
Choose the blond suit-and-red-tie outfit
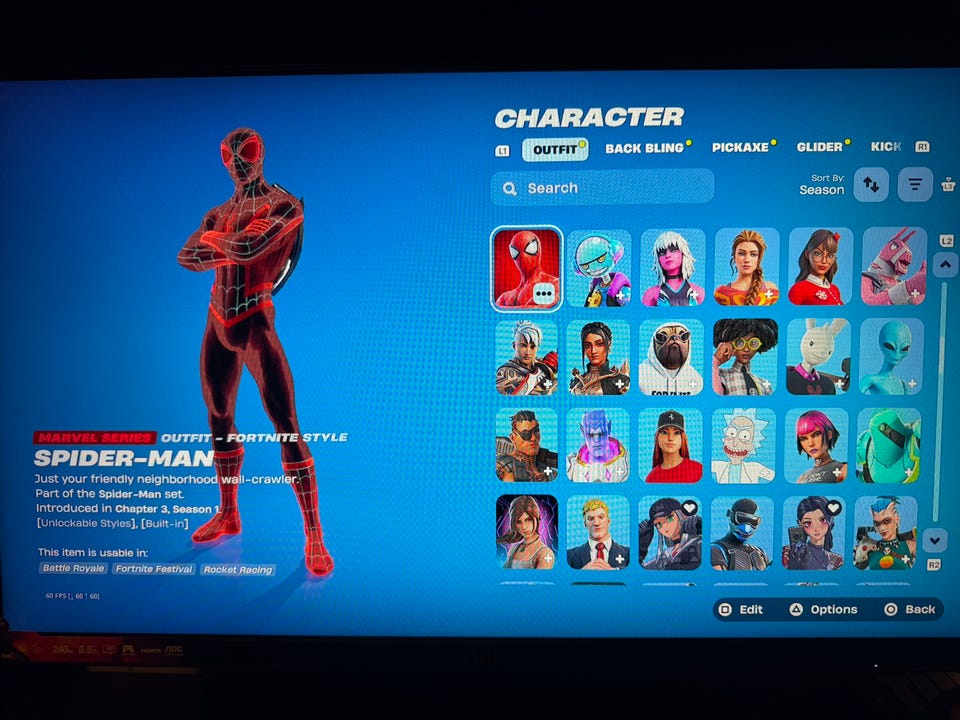598,533
